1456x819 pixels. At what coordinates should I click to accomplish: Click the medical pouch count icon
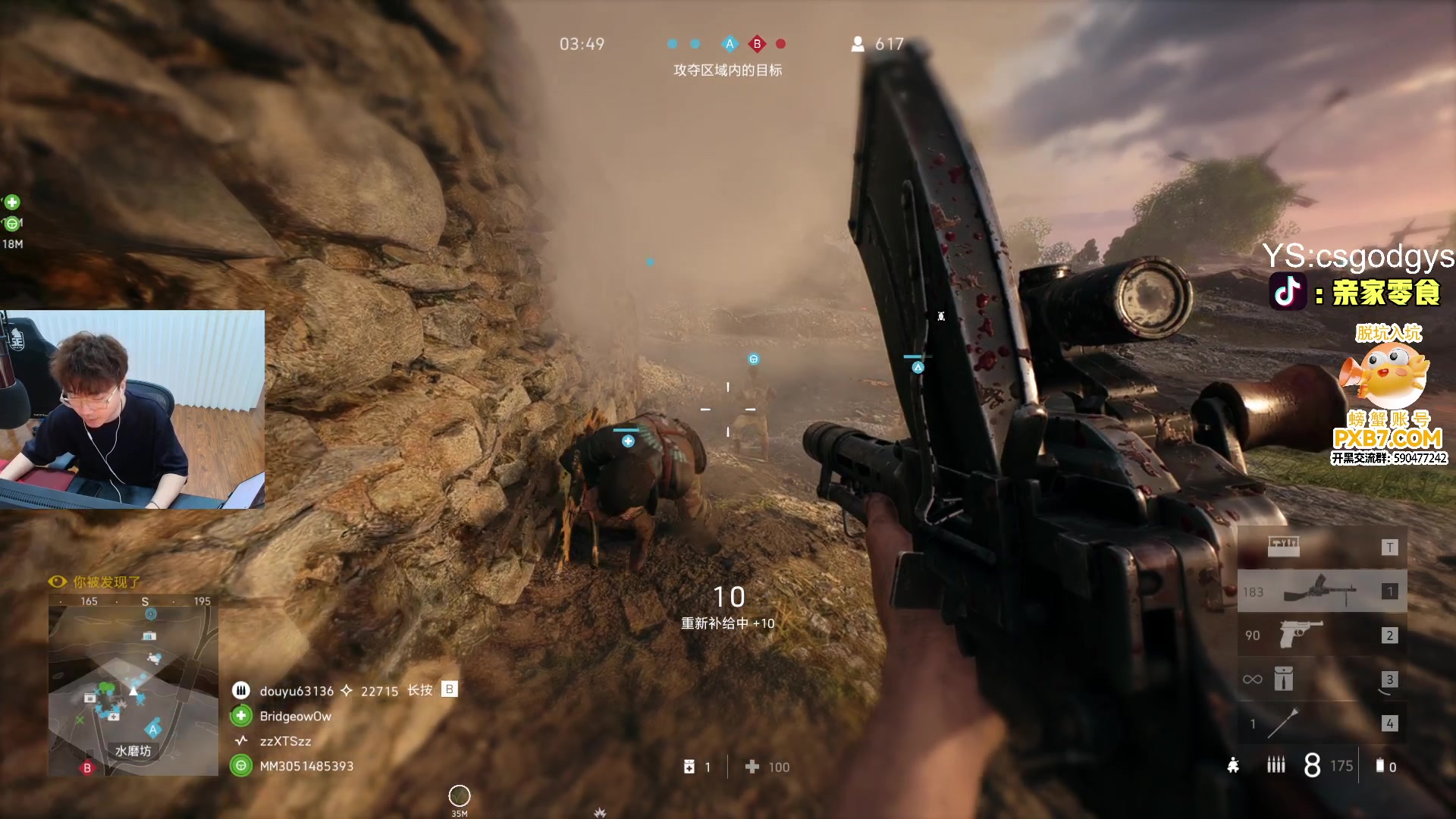tap(689, 767)
